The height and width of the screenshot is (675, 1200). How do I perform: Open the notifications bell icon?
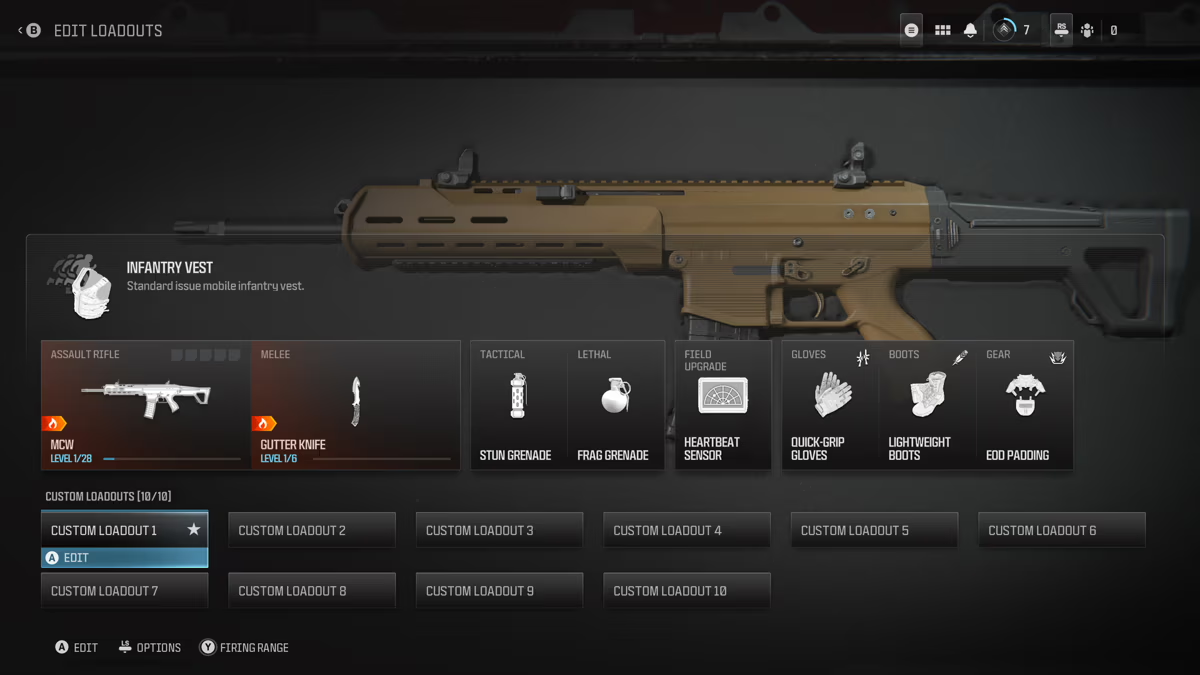pyautogui.click(x=970, y=30)
